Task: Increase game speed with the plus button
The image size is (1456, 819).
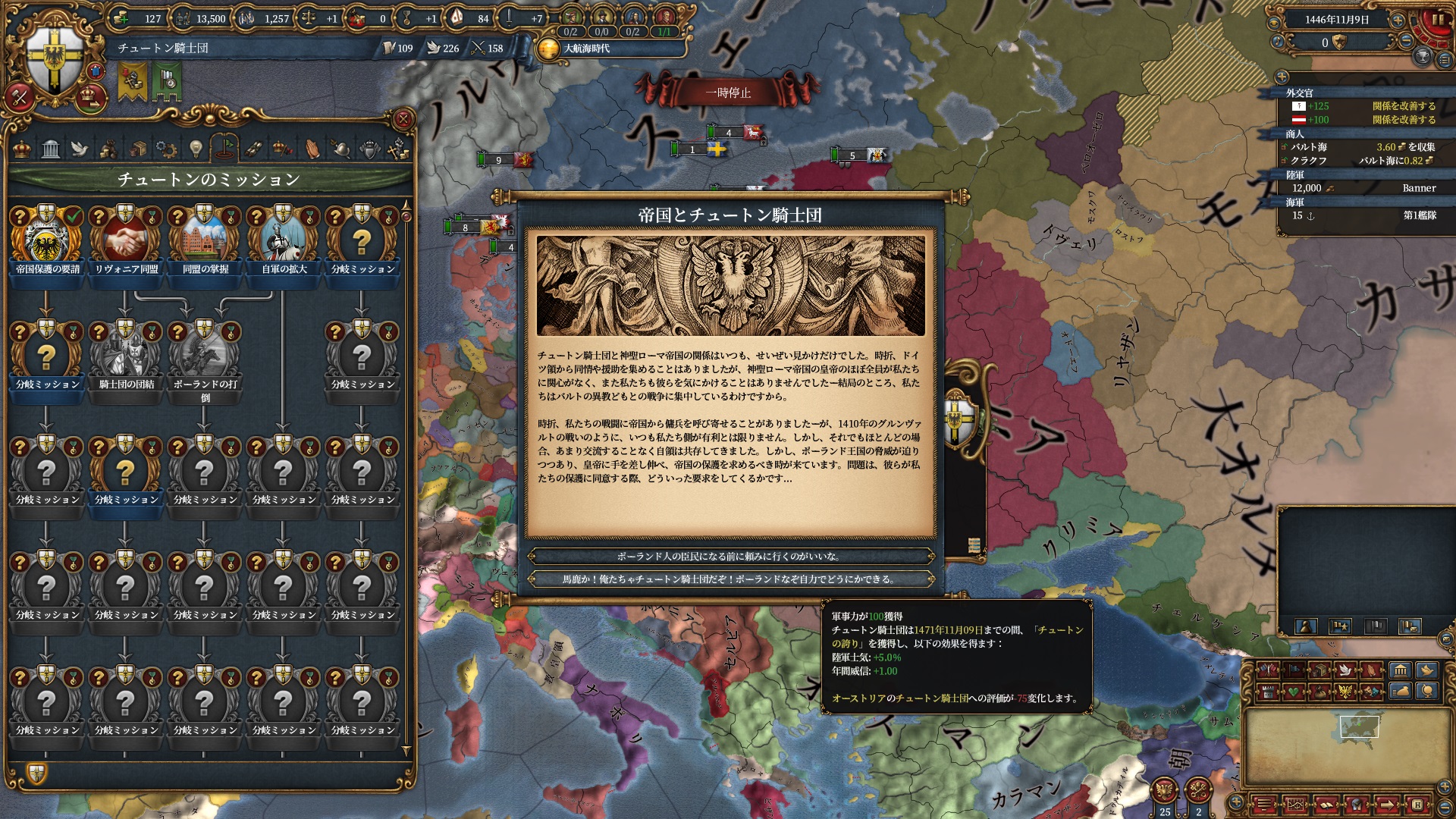Action: pos(1398,20)
